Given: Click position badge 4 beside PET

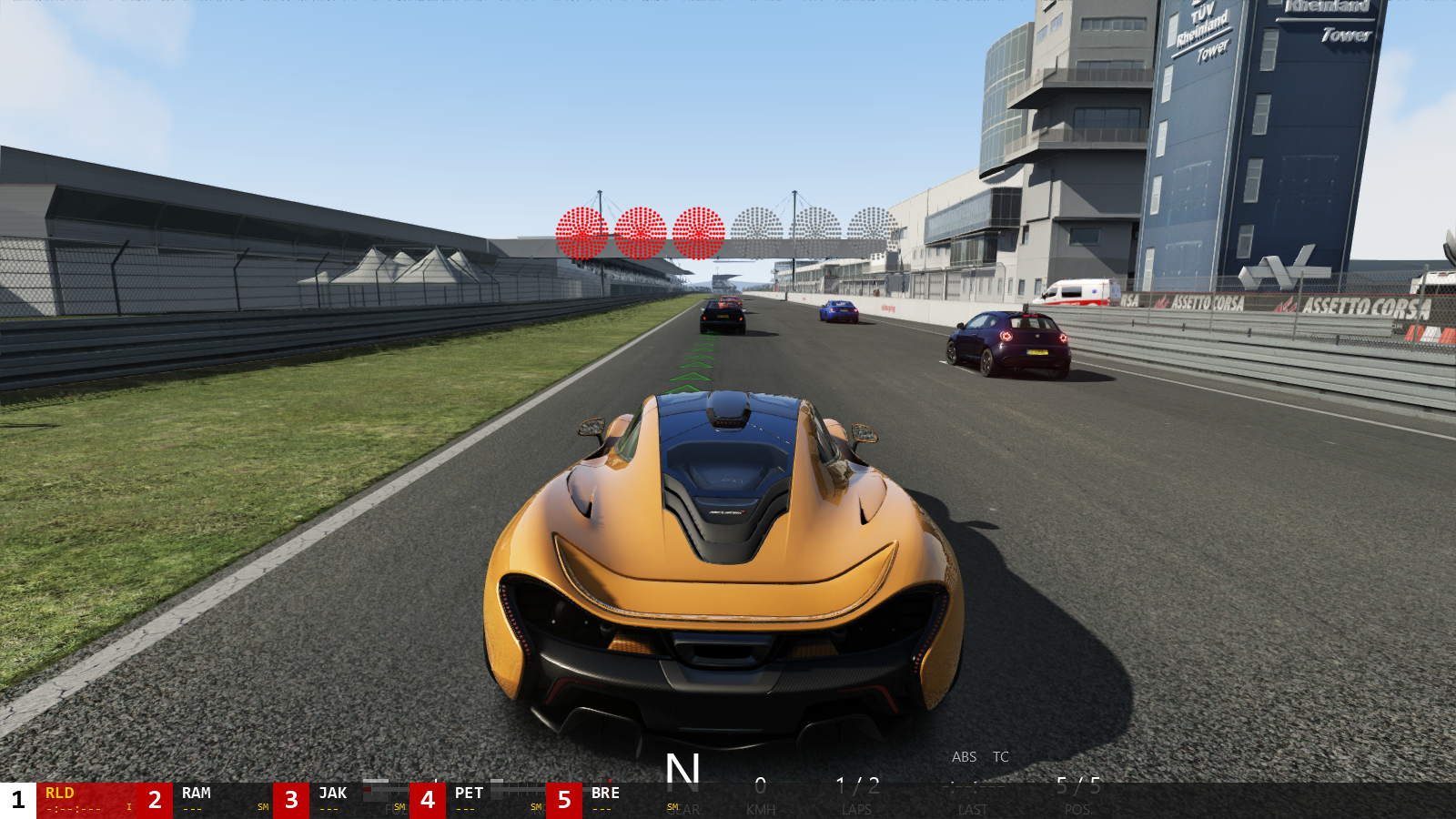Looking at the screenshot, I should (428, 798).
